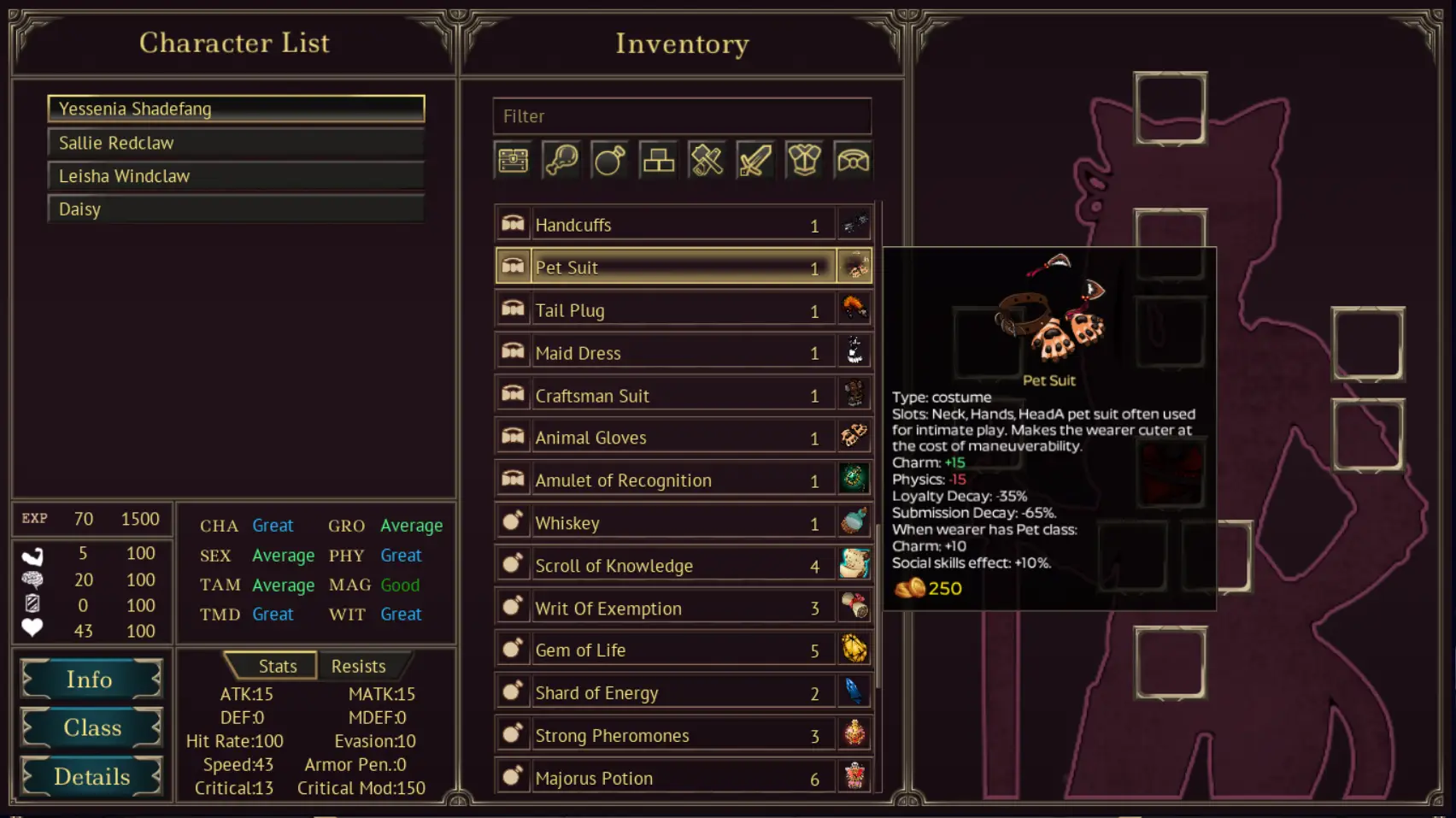Show only armor items
The width and height of the screenshot is (1456, 818).
tap(804, 160)
